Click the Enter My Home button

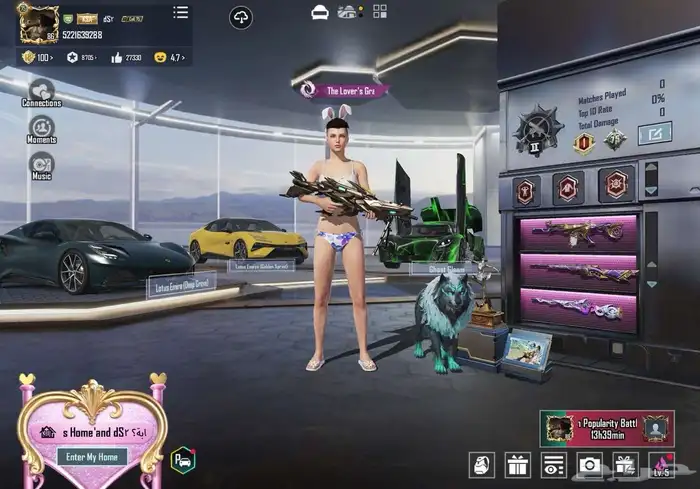point(91,456)
